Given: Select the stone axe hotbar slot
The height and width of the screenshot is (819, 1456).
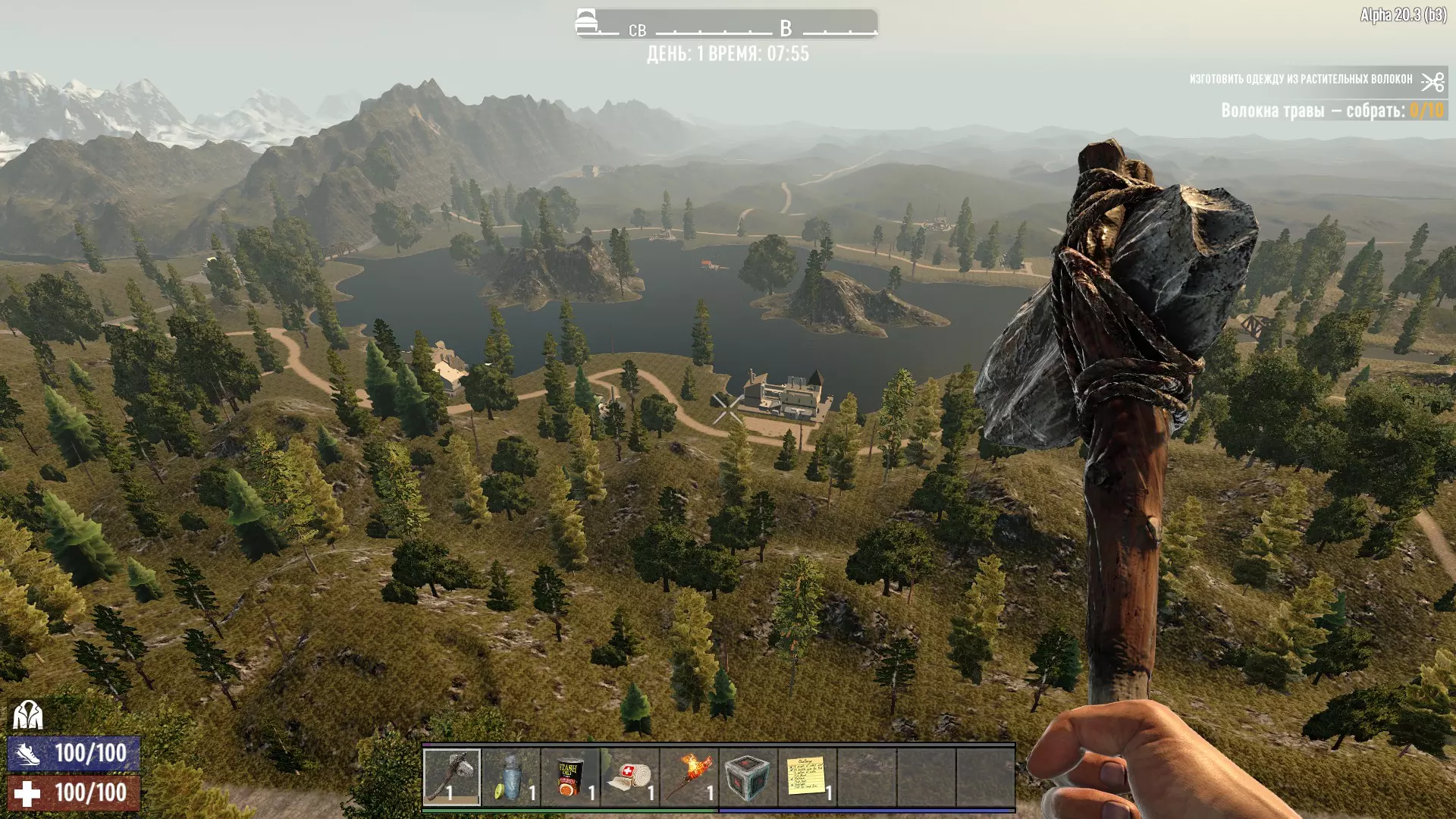Looking at the screenshot, I should [x=452, y=777].
